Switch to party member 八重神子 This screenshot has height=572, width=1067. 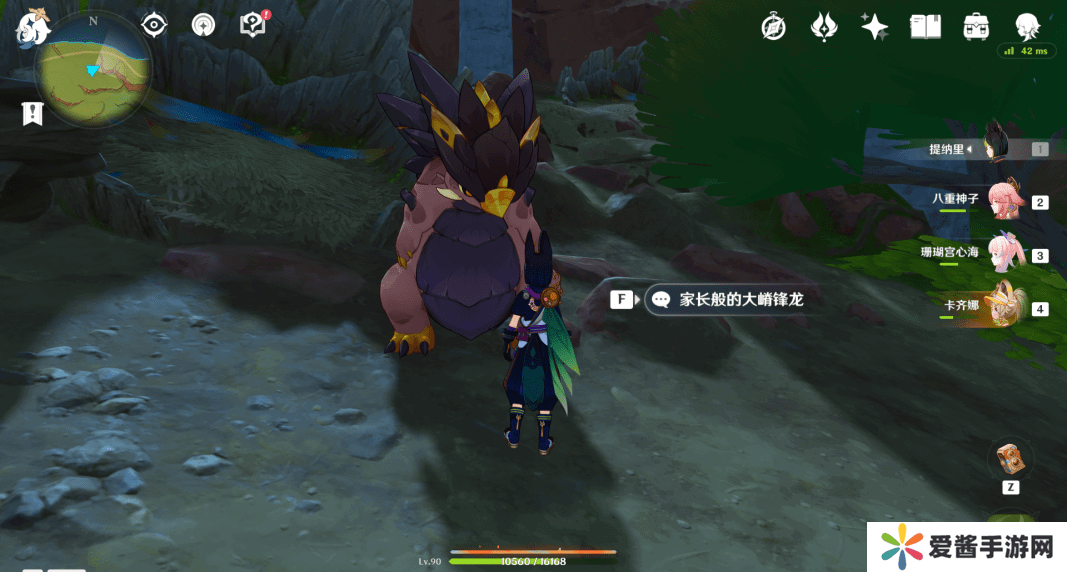pyautogui.click(x=1003, y=200)
